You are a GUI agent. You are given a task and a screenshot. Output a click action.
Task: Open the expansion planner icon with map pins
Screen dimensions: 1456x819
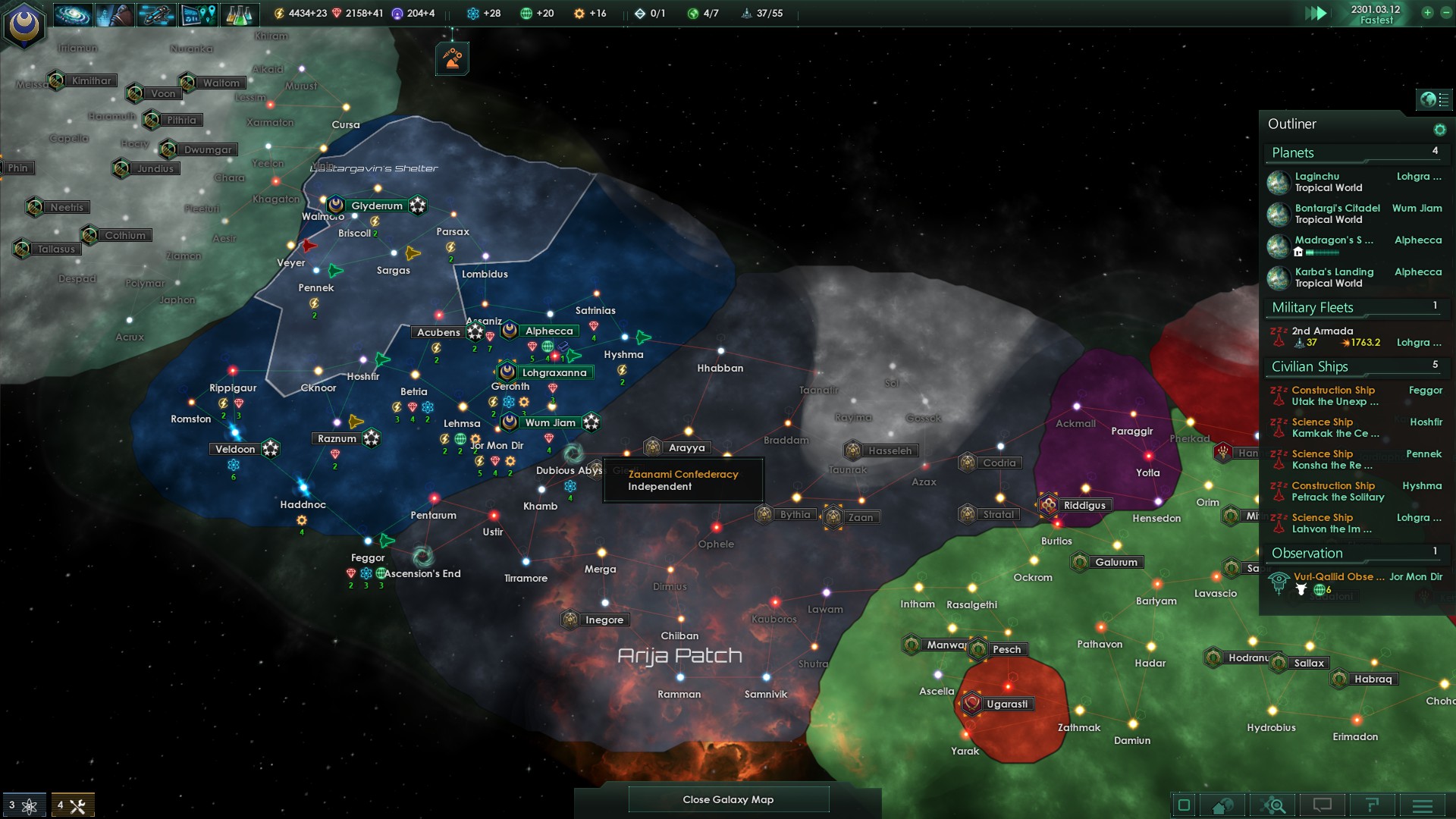[197, 13]
